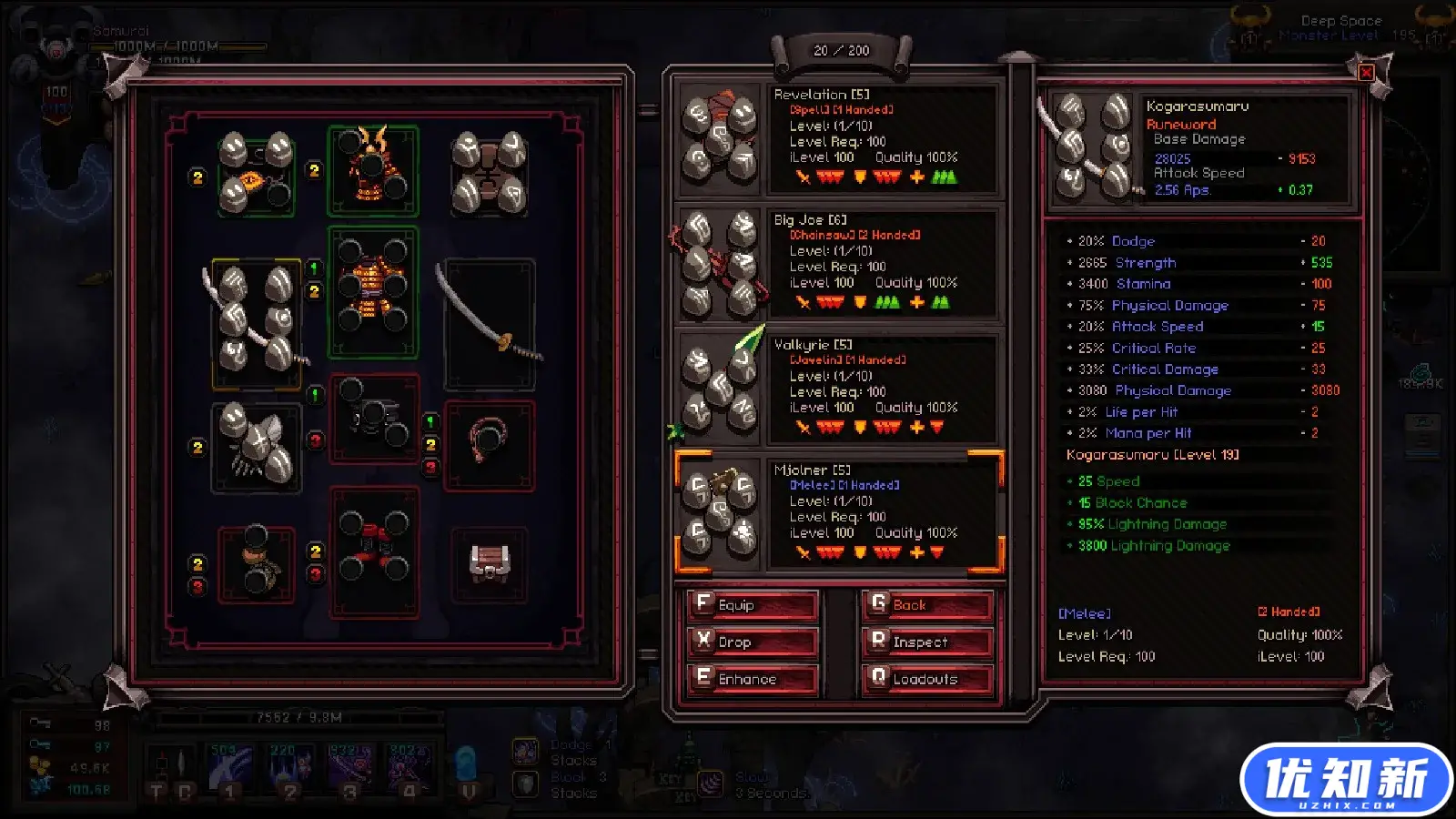Screen dimensions: 1456x819
Task: Select the Big Joe chainsaw row
Action: 838,264
